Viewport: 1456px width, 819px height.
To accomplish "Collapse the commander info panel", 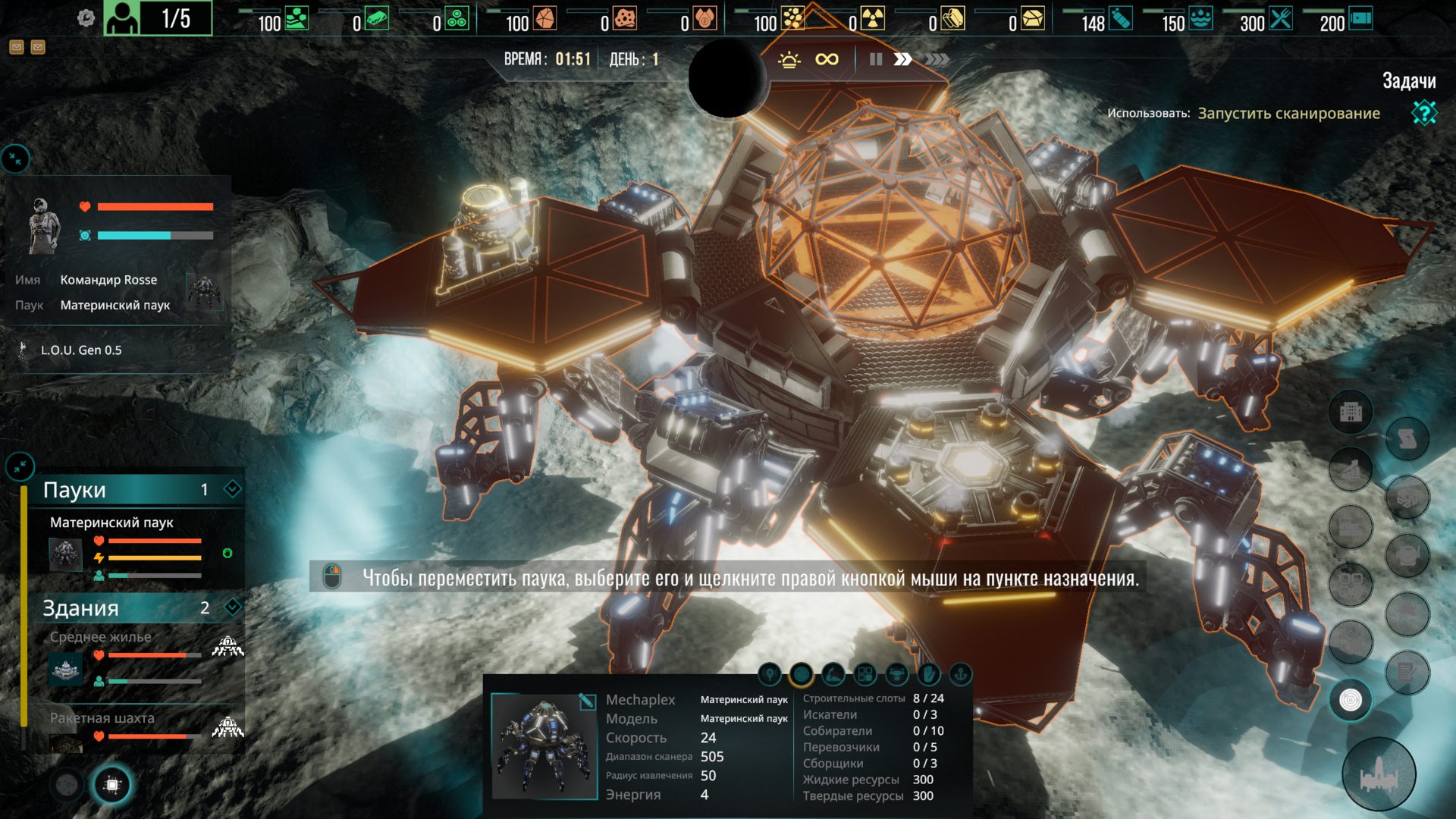I will click(15, 158).
